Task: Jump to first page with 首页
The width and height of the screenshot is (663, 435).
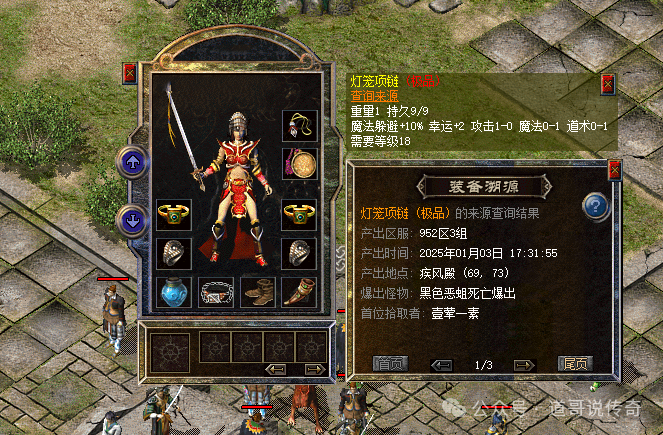Action: pos(390,364)
